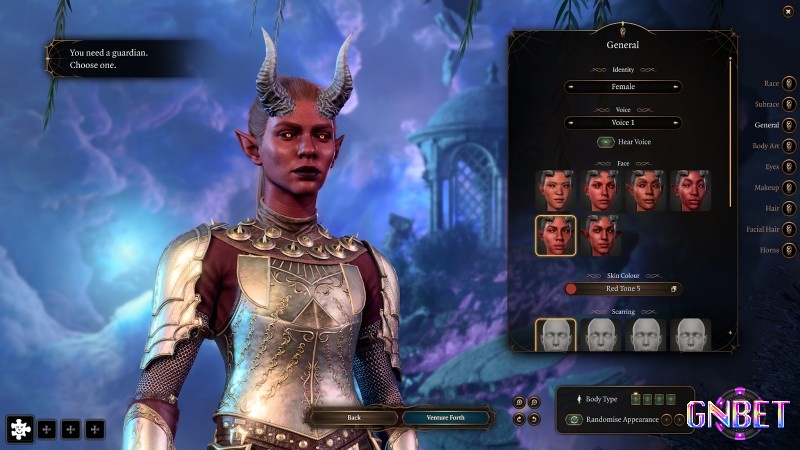Switch to the Makeup section
The height and width of the screenshot is (450, 800).
click(789, 188)
